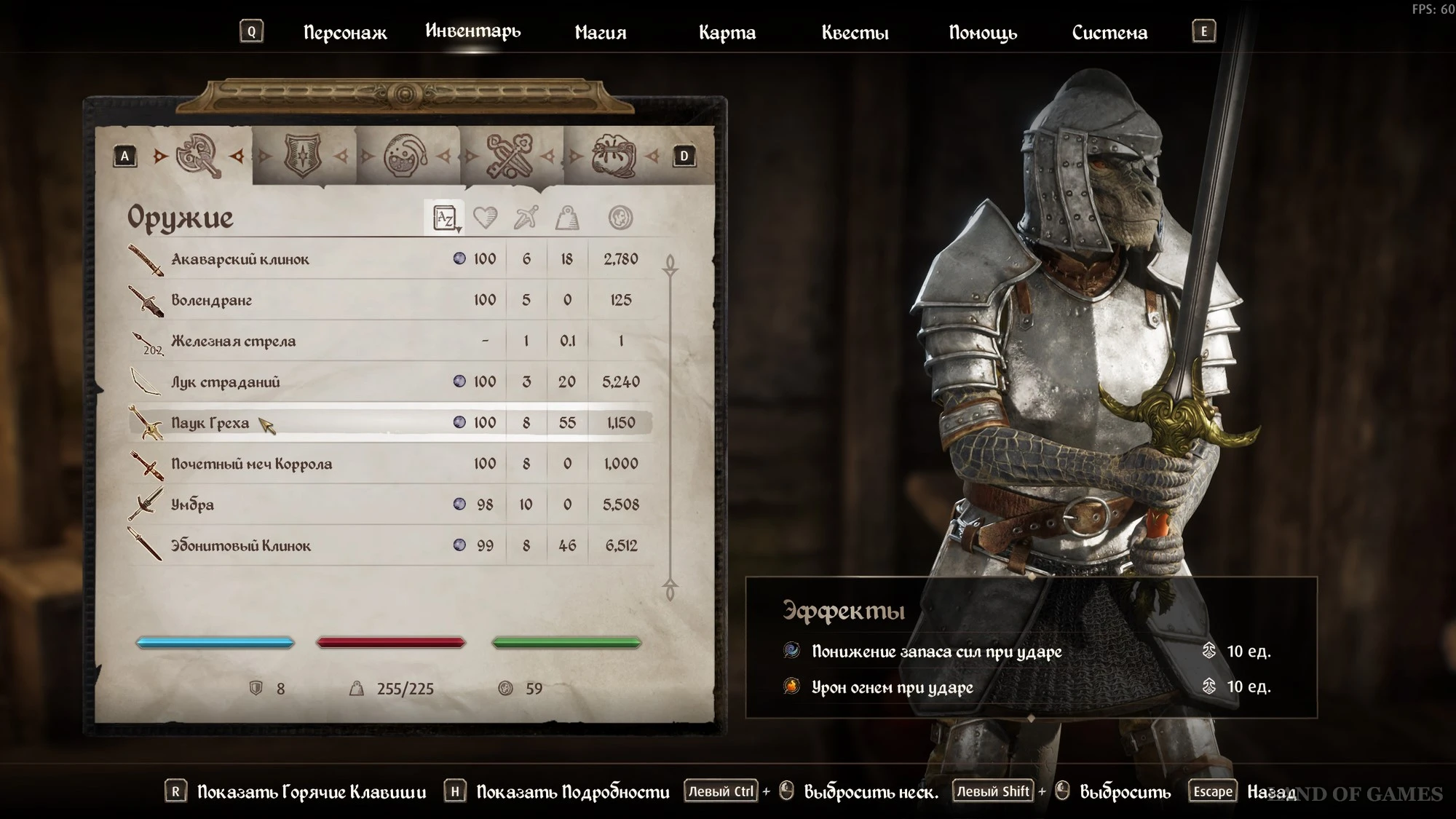The height and width of the screenshot is (819, 1456).
Task: Open the Система menu tab
Action: pos(1109,33)
